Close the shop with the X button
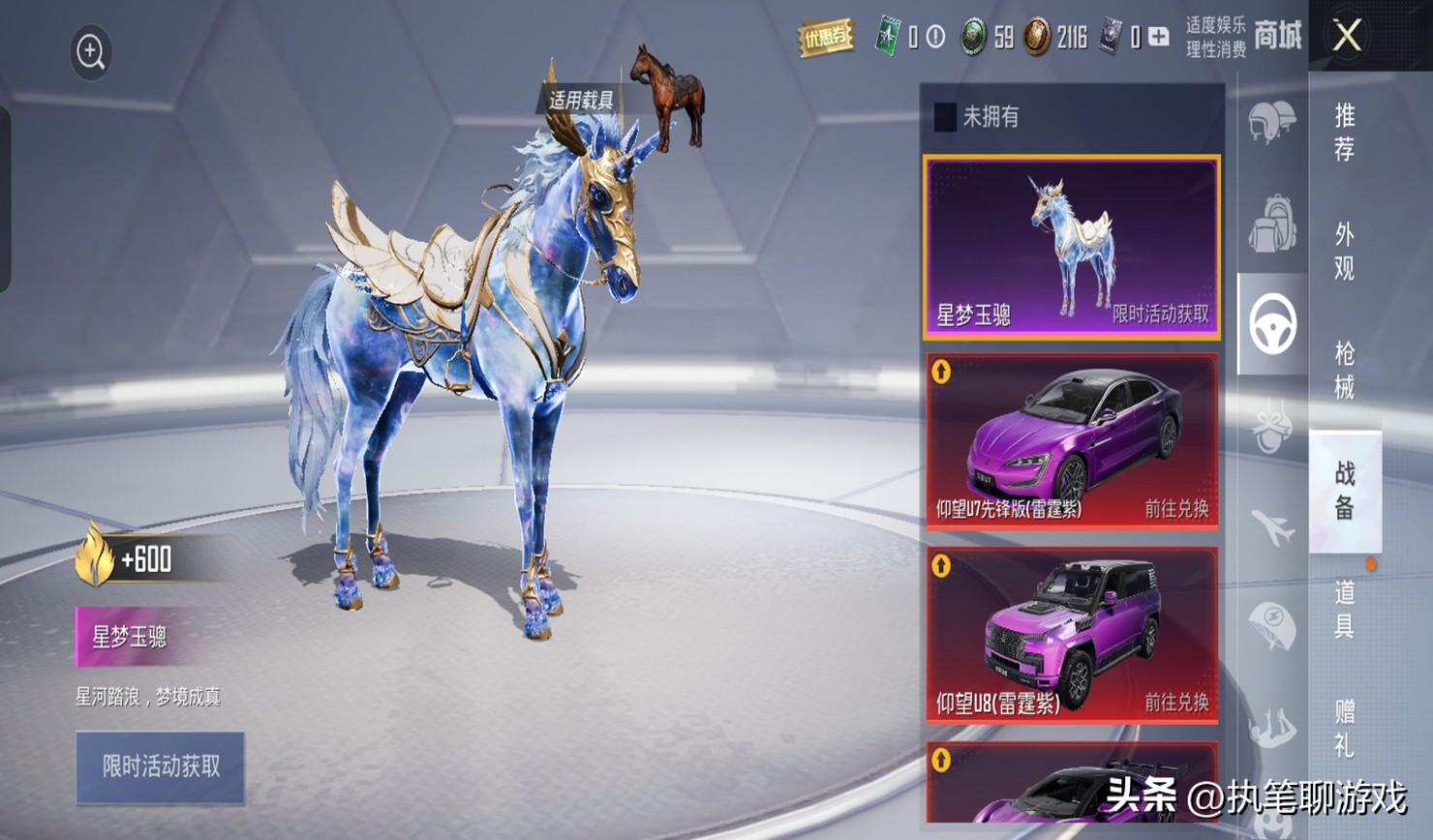 point(1347,37)
